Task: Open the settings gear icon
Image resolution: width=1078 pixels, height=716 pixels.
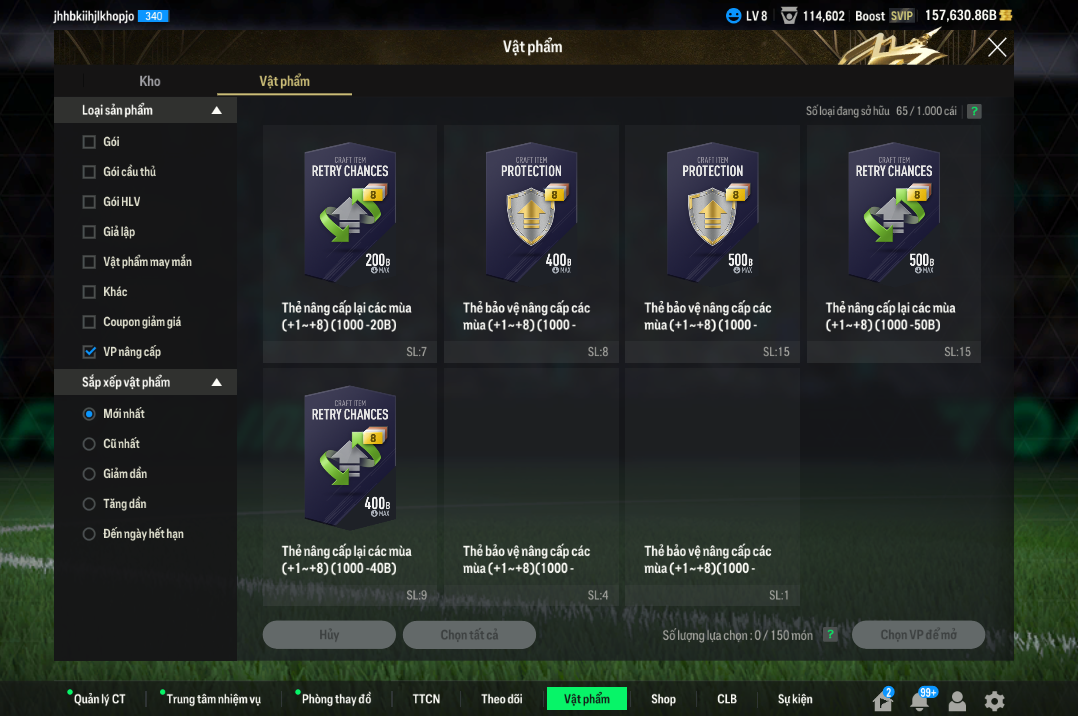Action: pyautogui.click(x=994, y=701)
